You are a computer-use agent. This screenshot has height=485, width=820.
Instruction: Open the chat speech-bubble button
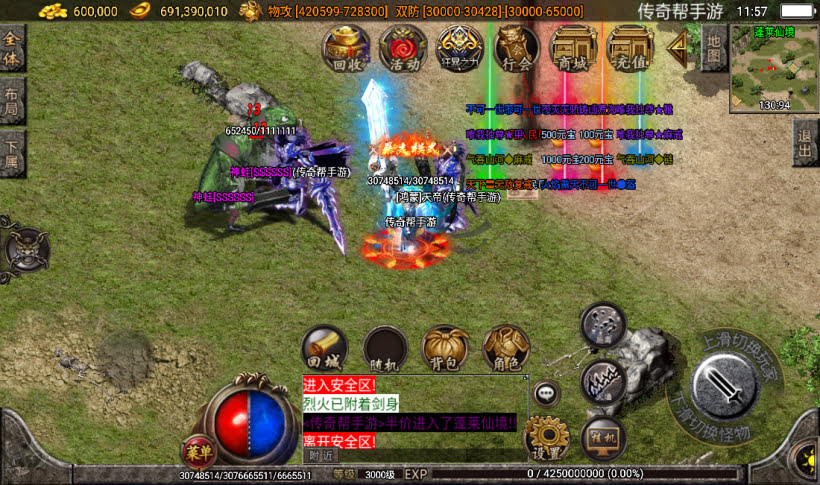pyautogui.click(x=546, y=393)
